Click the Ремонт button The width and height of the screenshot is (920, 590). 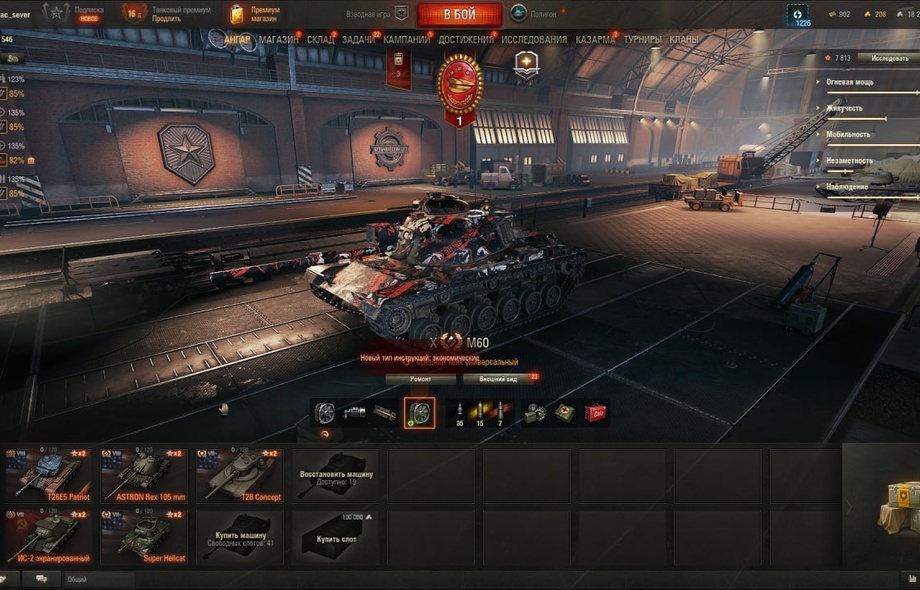(420, 379)
